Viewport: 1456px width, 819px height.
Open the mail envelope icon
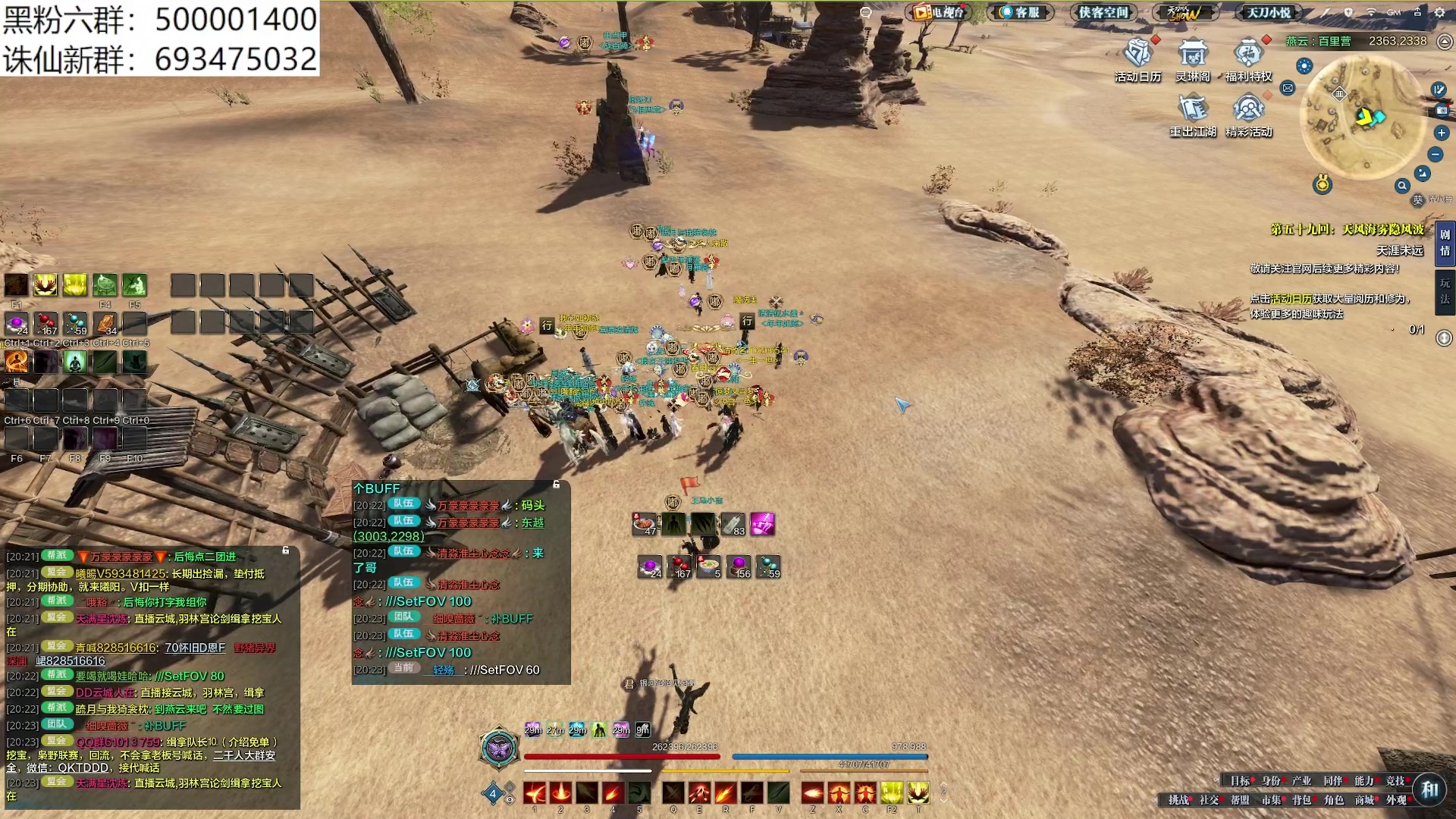point(1288,88)
